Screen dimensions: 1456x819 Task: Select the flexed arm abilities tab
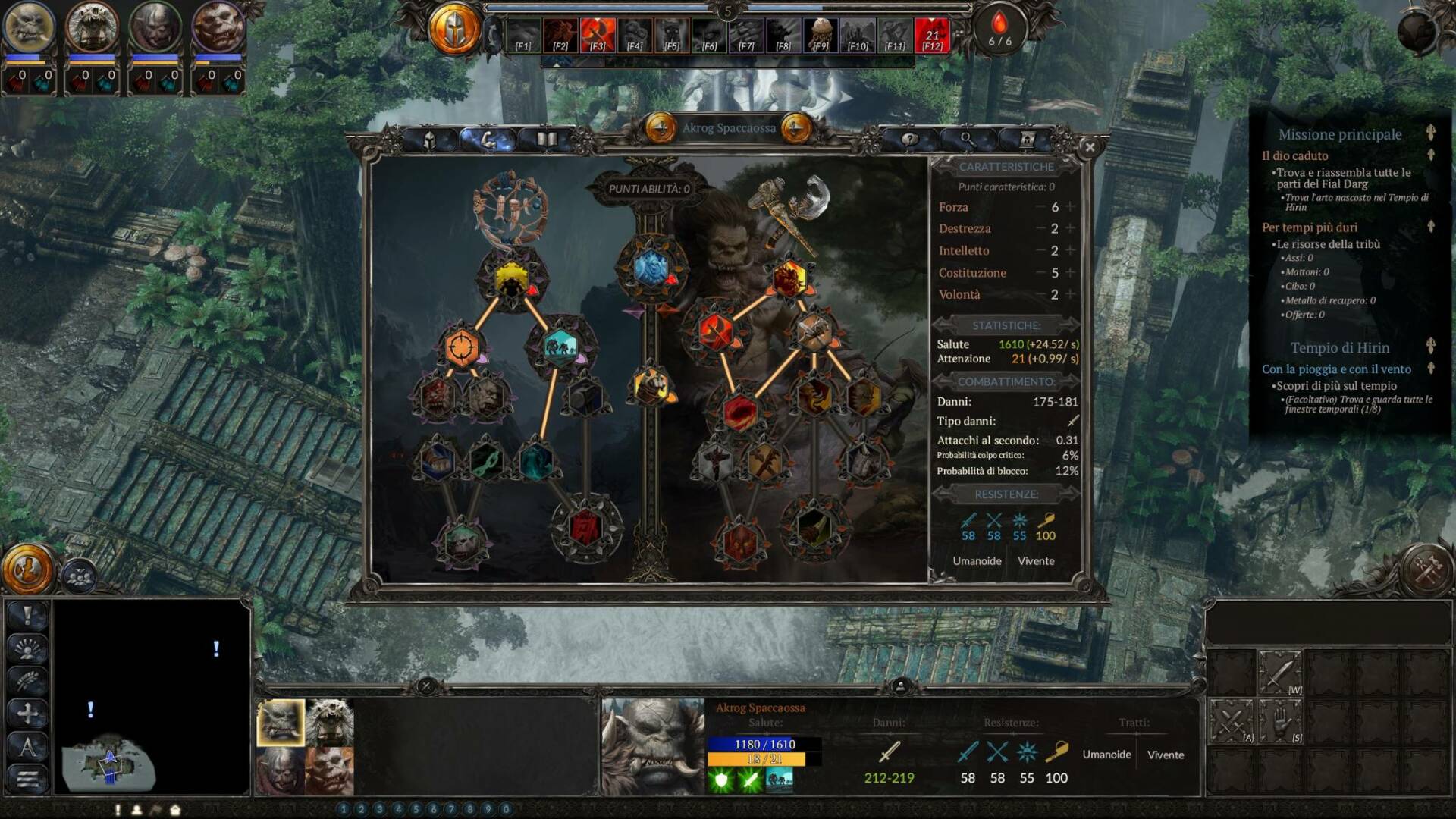click(488, 140)
